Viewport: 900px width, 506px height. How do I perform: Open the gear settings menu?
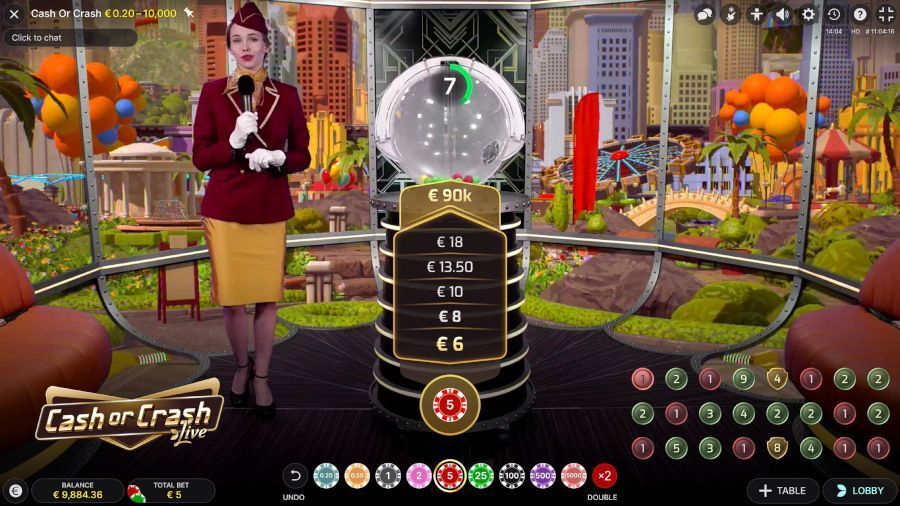click(809, 14)
